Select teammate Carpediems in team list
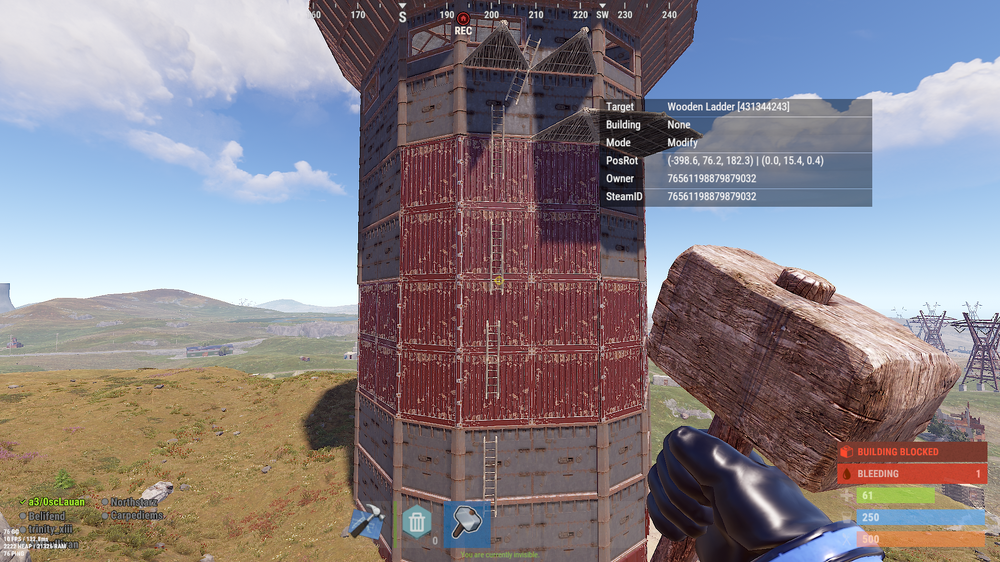Screen dimensions: 1000x562 (137, 515)
